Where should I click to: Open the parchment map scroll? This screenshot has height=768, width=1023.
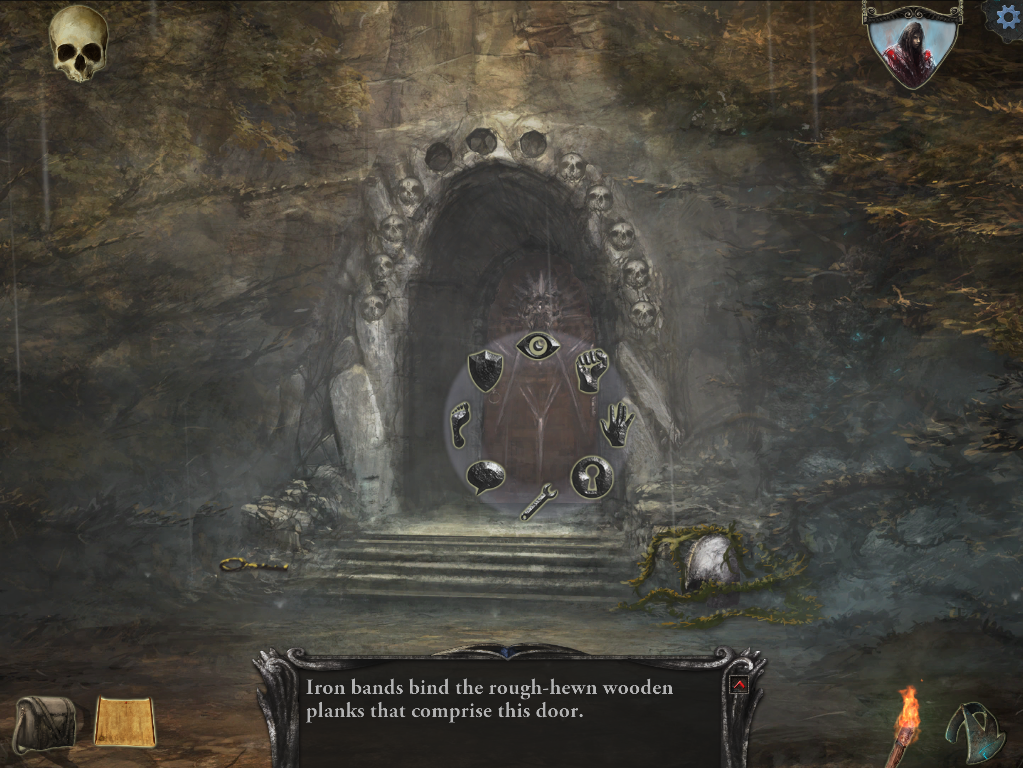(125, 722)
